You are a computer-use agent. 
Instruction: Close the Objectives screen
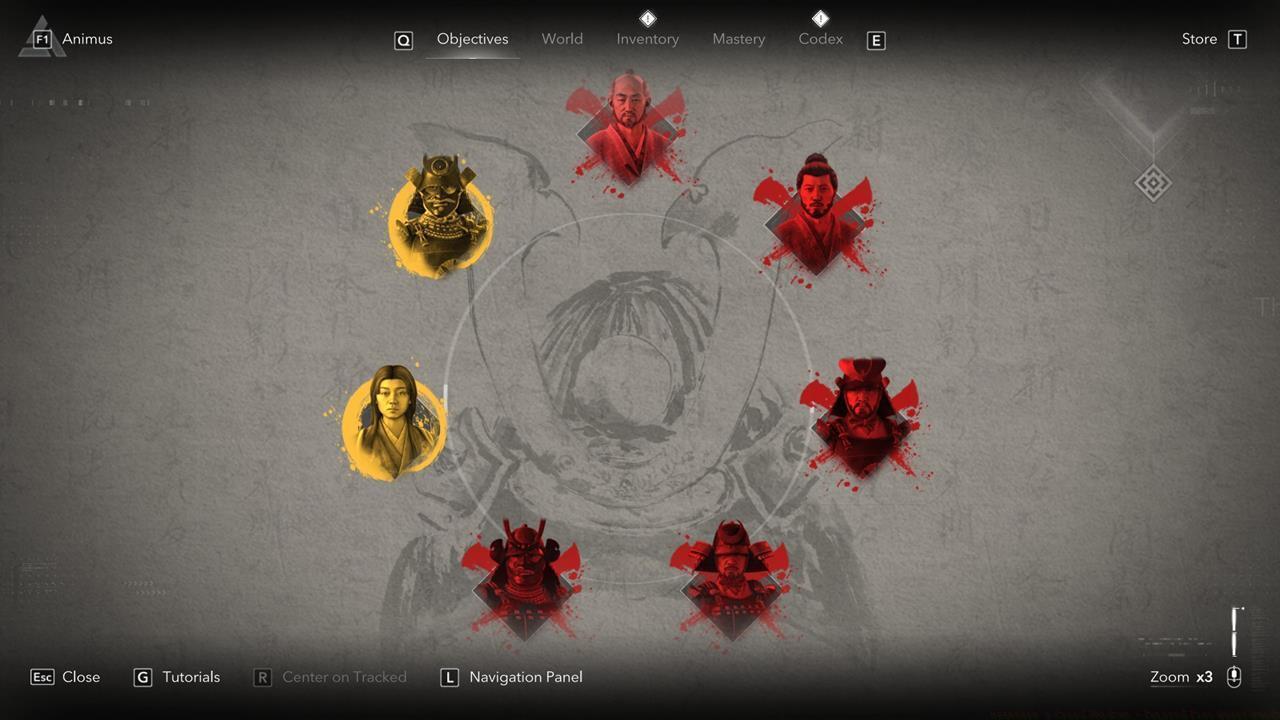click(80, 677)
